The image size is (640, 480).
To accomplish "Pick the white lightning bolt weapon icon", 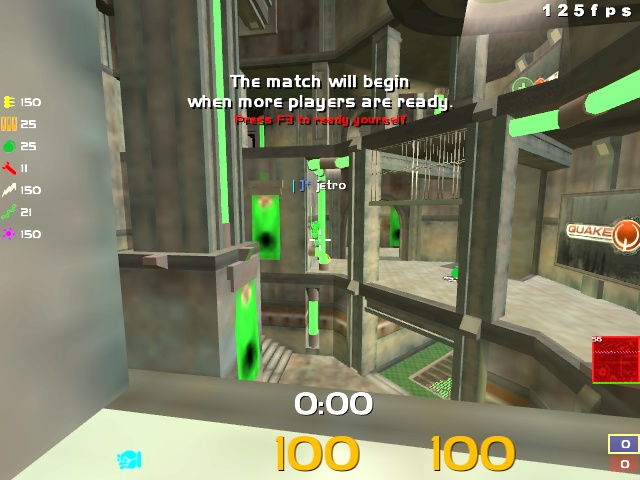I will (x=10, y=190).
